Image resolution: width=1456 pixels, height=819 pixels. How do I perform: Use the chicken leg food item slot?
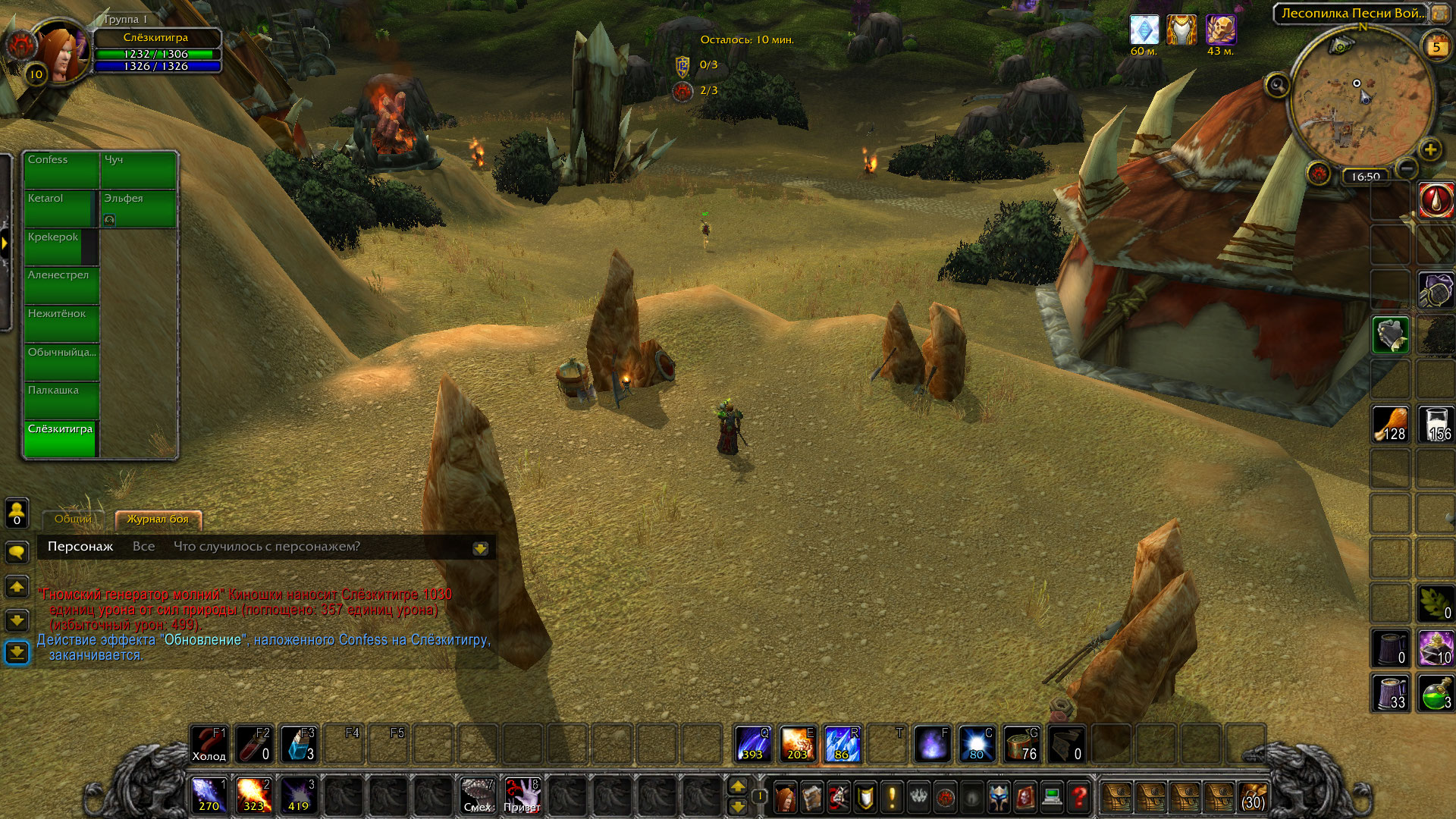click(x=1390, y=425)
